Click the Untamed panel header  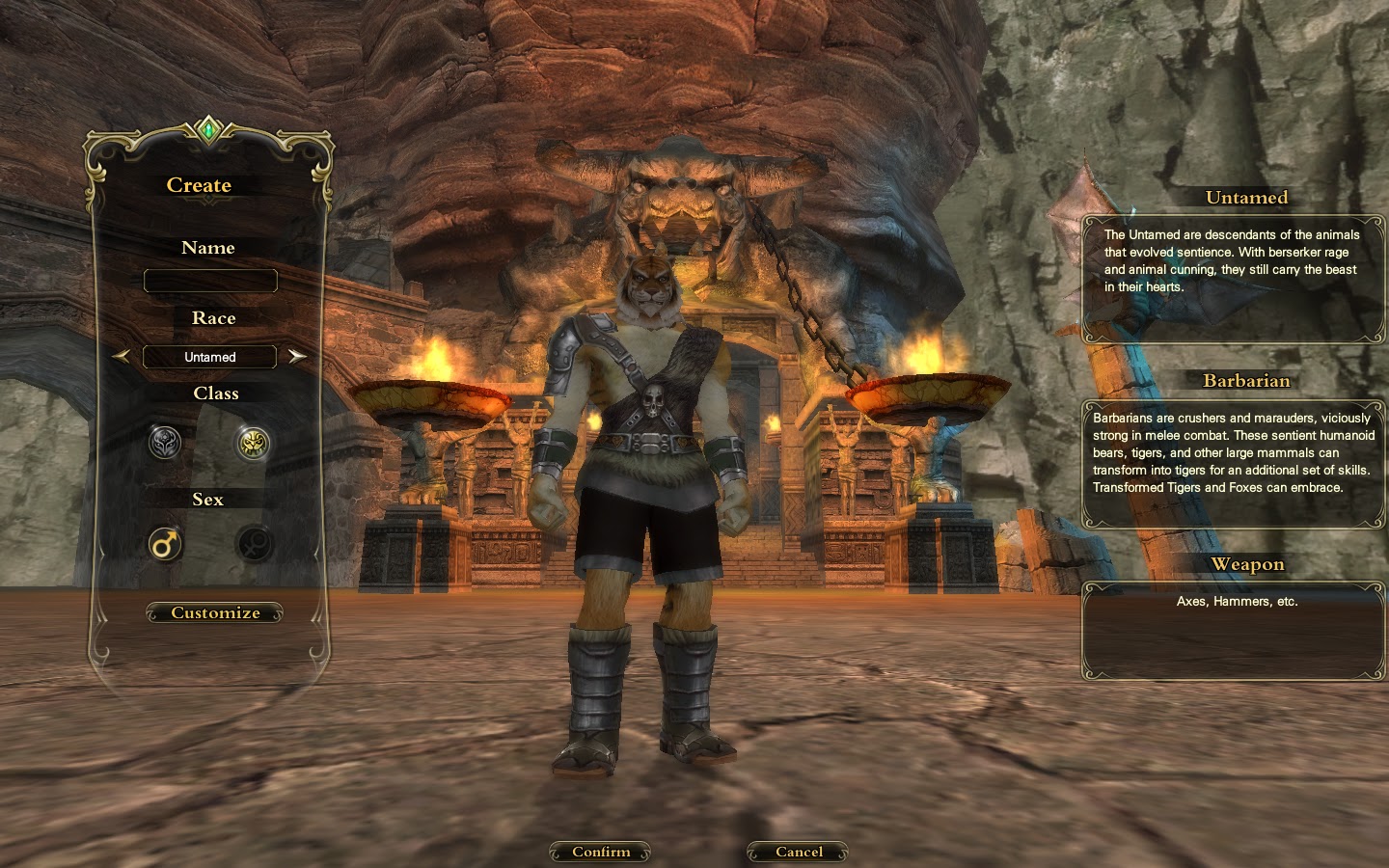tap(1247, 199)
